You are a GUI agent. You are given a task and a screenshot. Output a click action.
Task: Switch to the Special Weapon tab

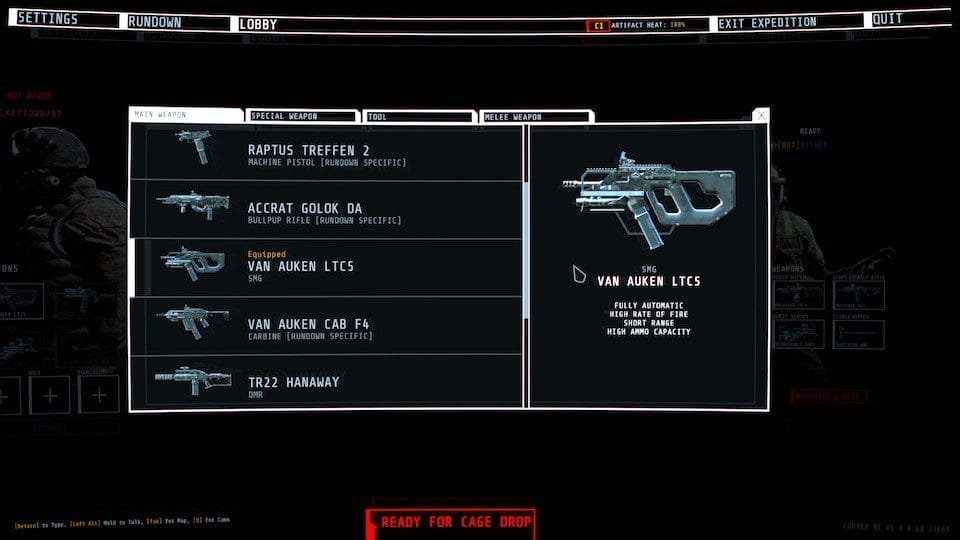(x=302, y=117)
